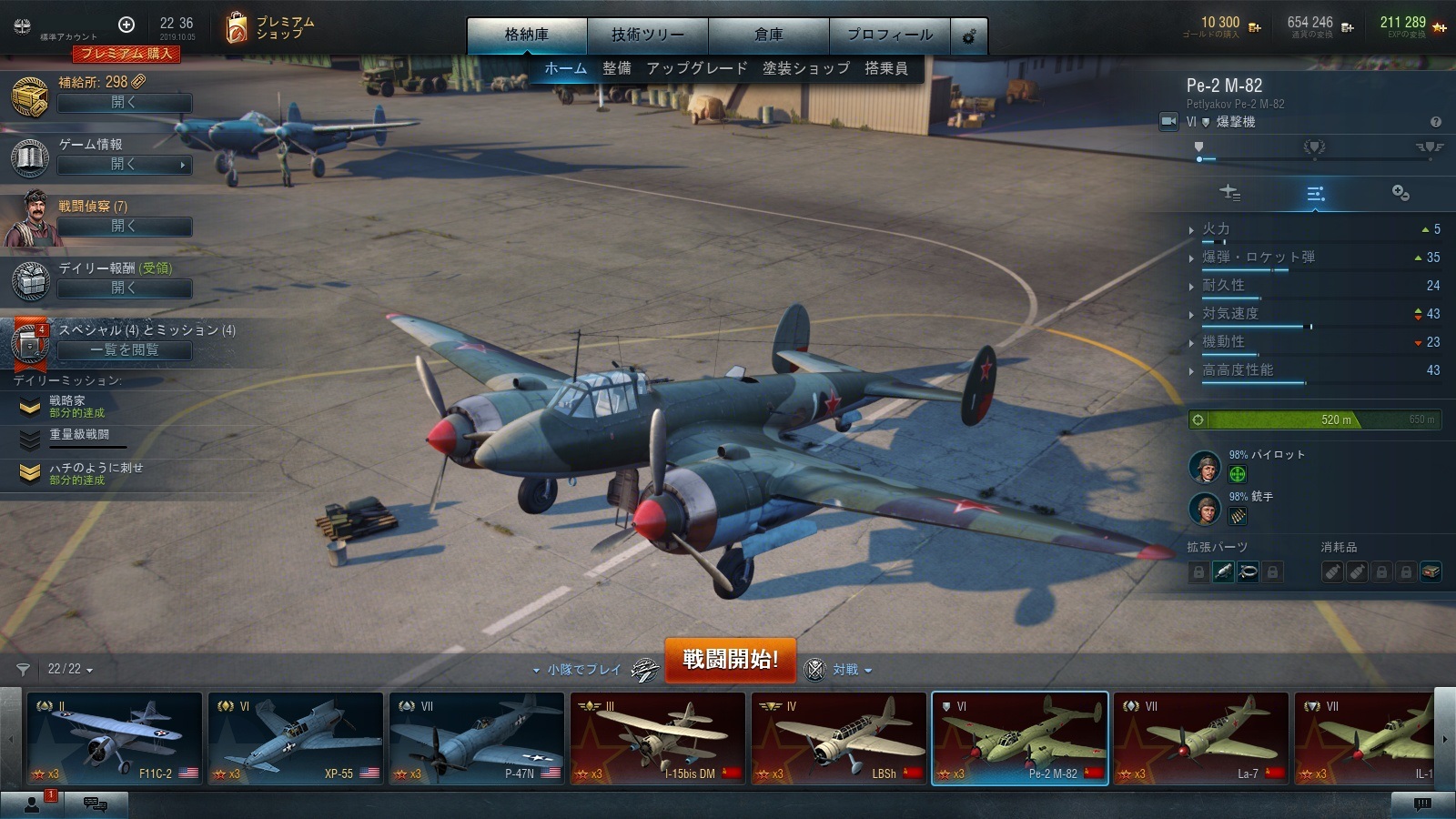Viewport: 1456px width, 819px height.
Task: Show the 搭乗員 submenu
Action: coord(885,68)
